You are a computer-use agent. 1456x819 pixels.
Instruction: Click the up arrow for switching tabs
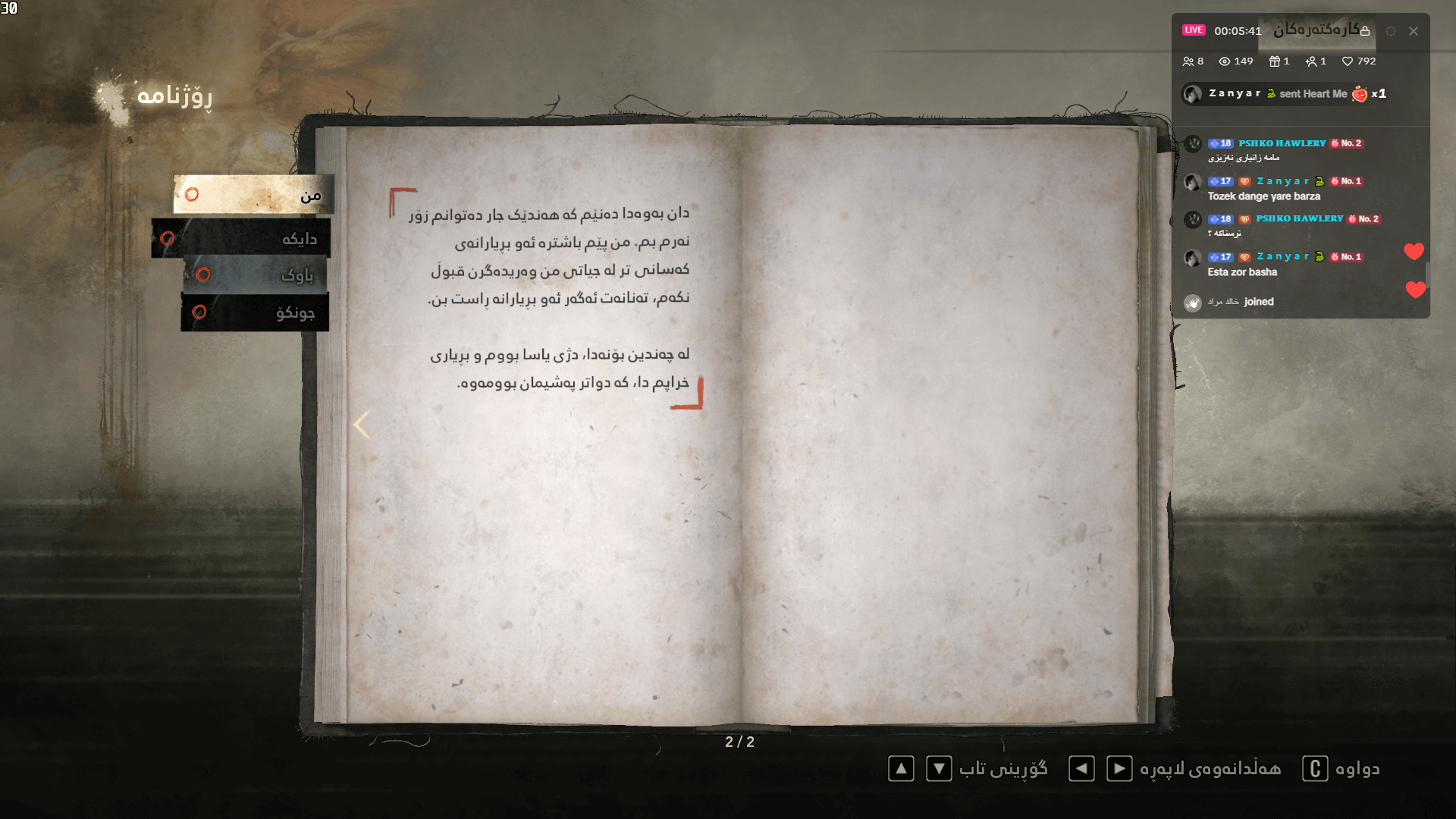[901, 769]
